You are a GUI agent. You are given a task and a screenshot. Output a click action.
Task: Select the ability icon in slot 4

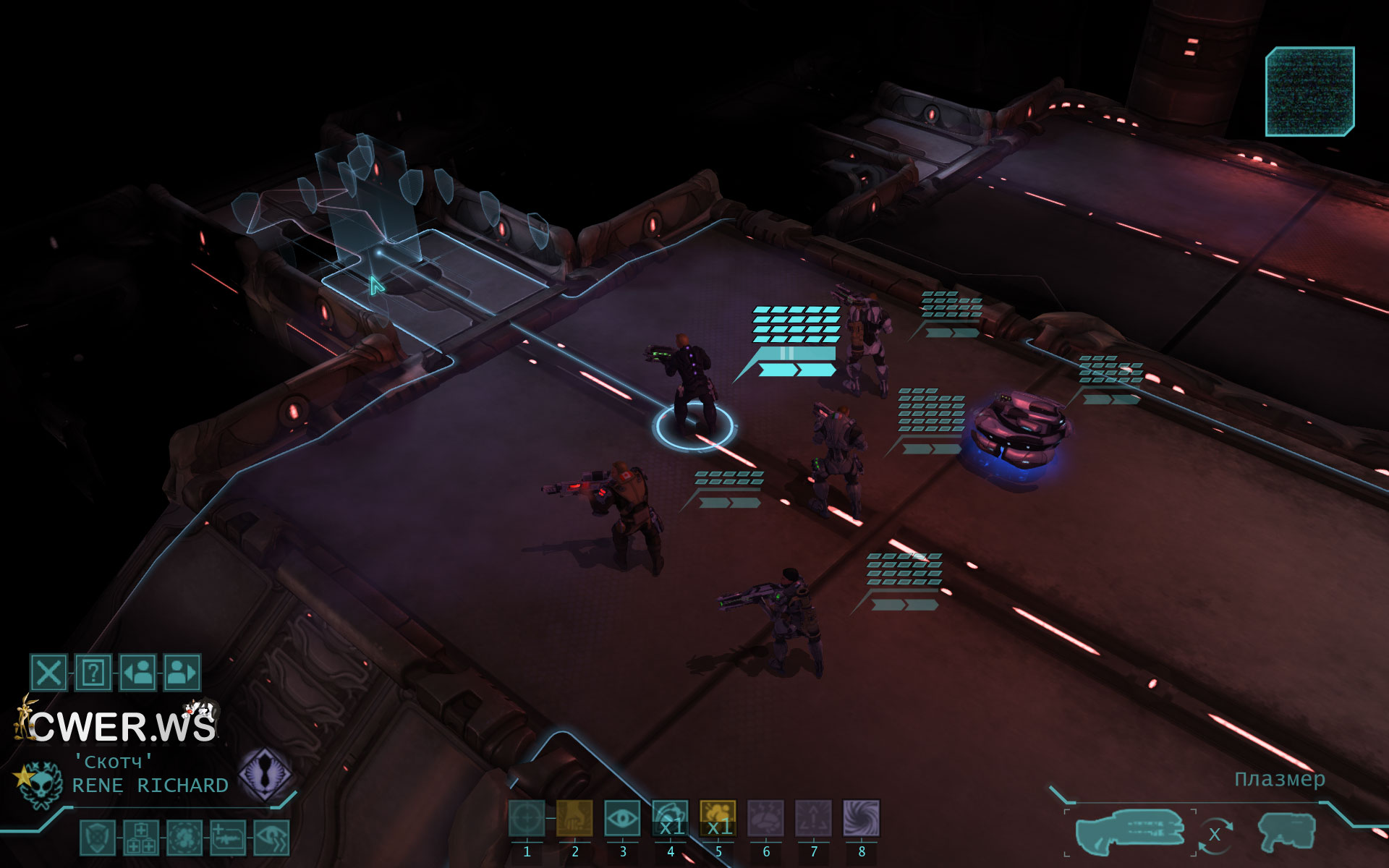pyautogui.click(x=670, y=819)
